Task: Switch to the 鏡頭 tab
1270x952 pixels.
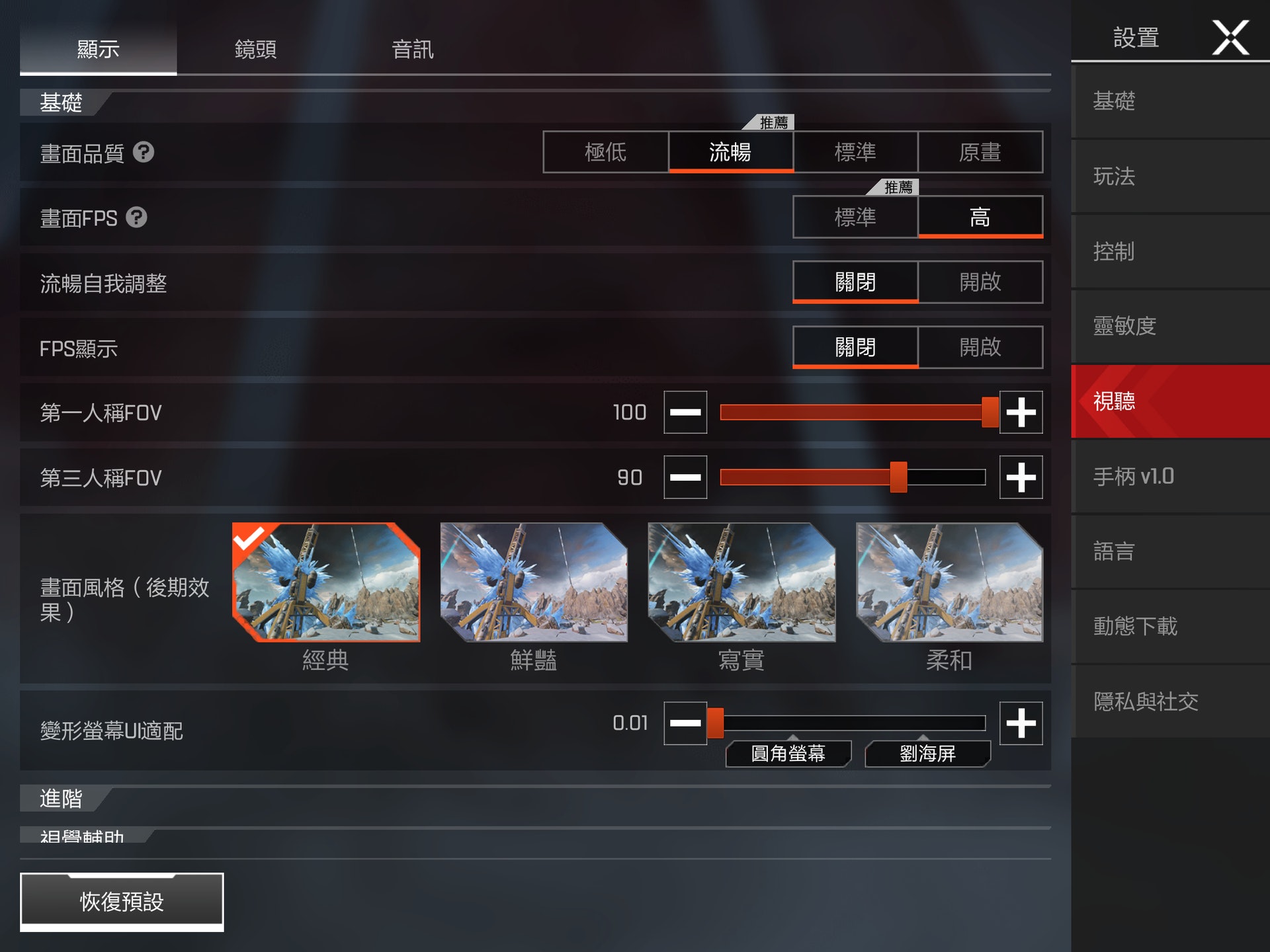Action: pyautogui.click(x=255, y=49)
